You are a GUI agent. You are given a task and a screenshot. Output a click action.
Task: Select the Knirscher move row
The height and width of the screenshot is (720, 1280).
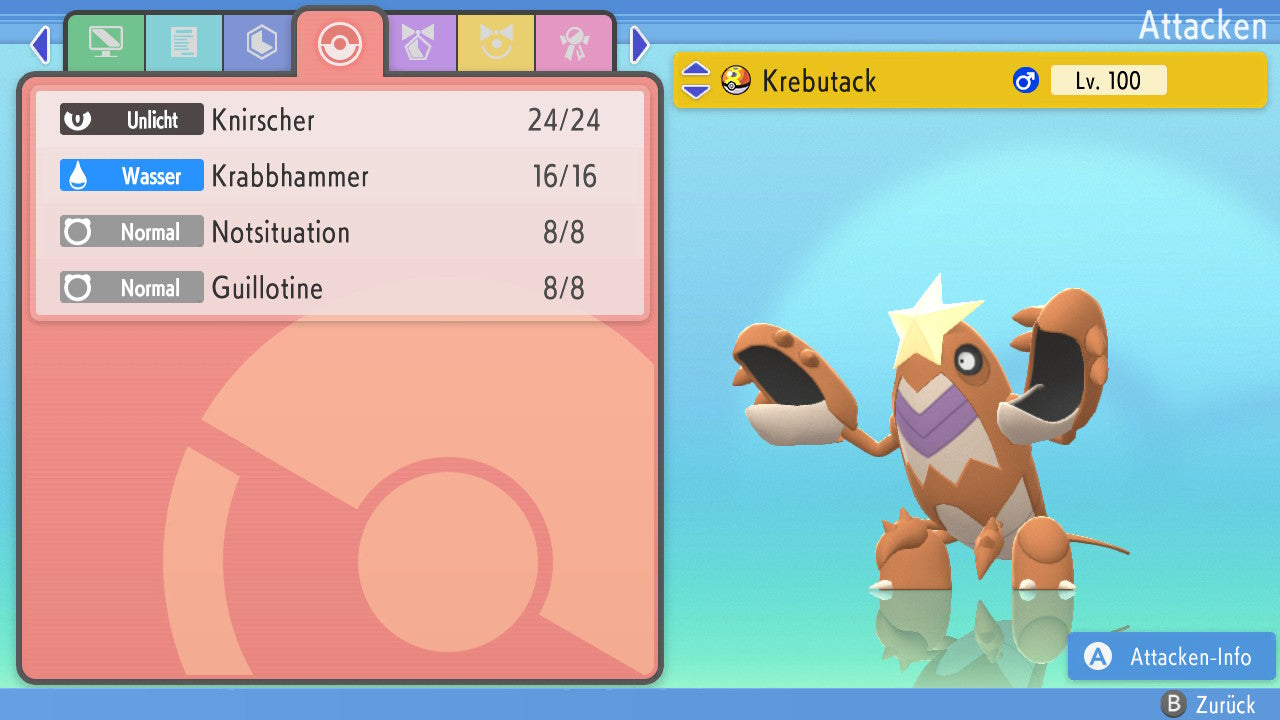[x=340, y=121]
